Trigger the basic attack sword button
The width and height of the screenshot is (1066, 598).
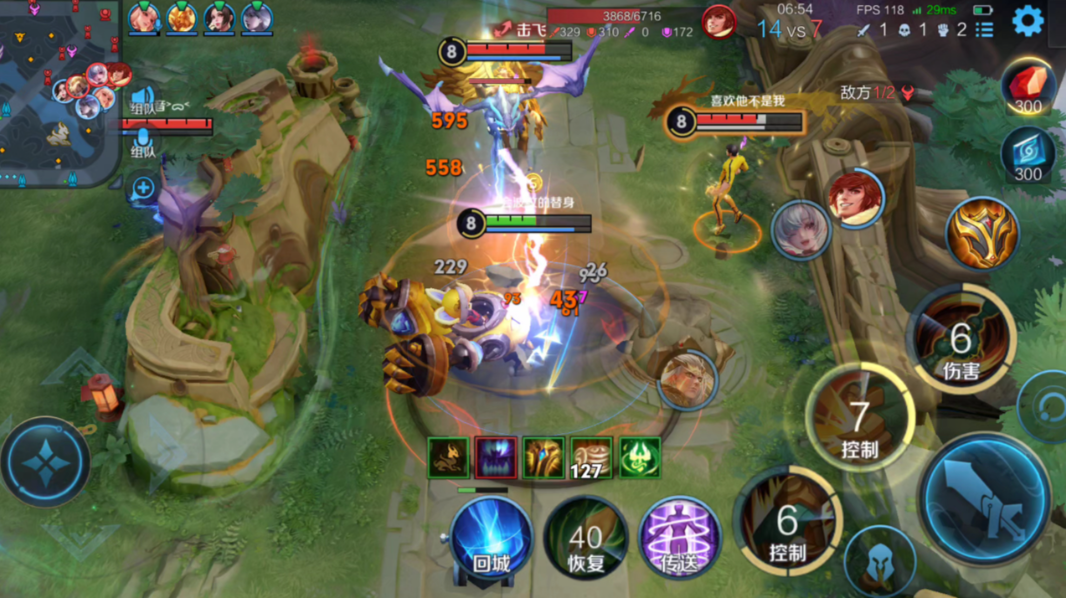[x=986, y=498]
